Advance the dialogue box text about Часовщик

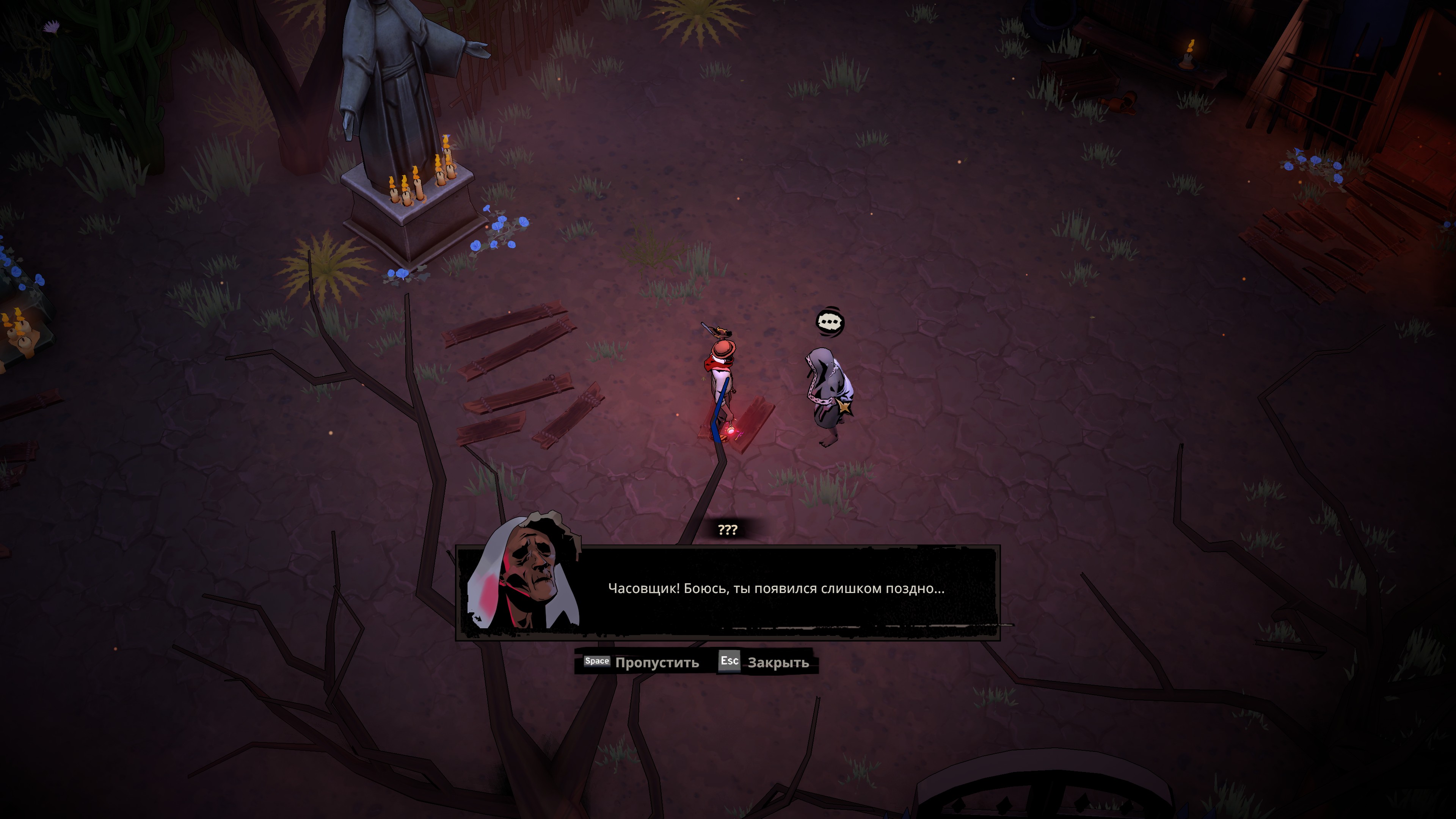click(x=775, y=589)
